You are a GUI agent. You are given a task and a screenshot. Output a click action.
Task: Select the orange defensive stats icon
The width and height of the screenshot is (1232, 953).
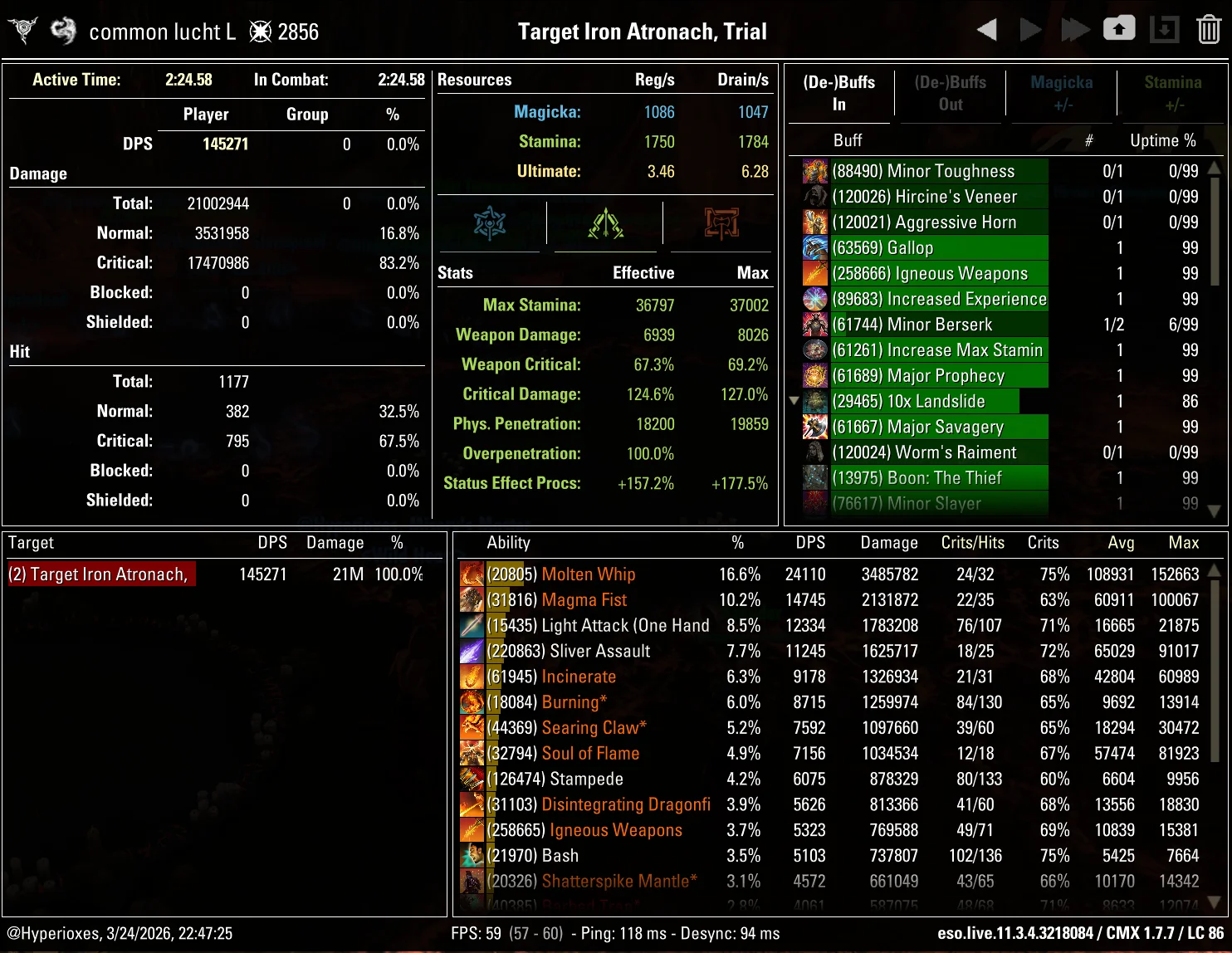tap(721, 222)
